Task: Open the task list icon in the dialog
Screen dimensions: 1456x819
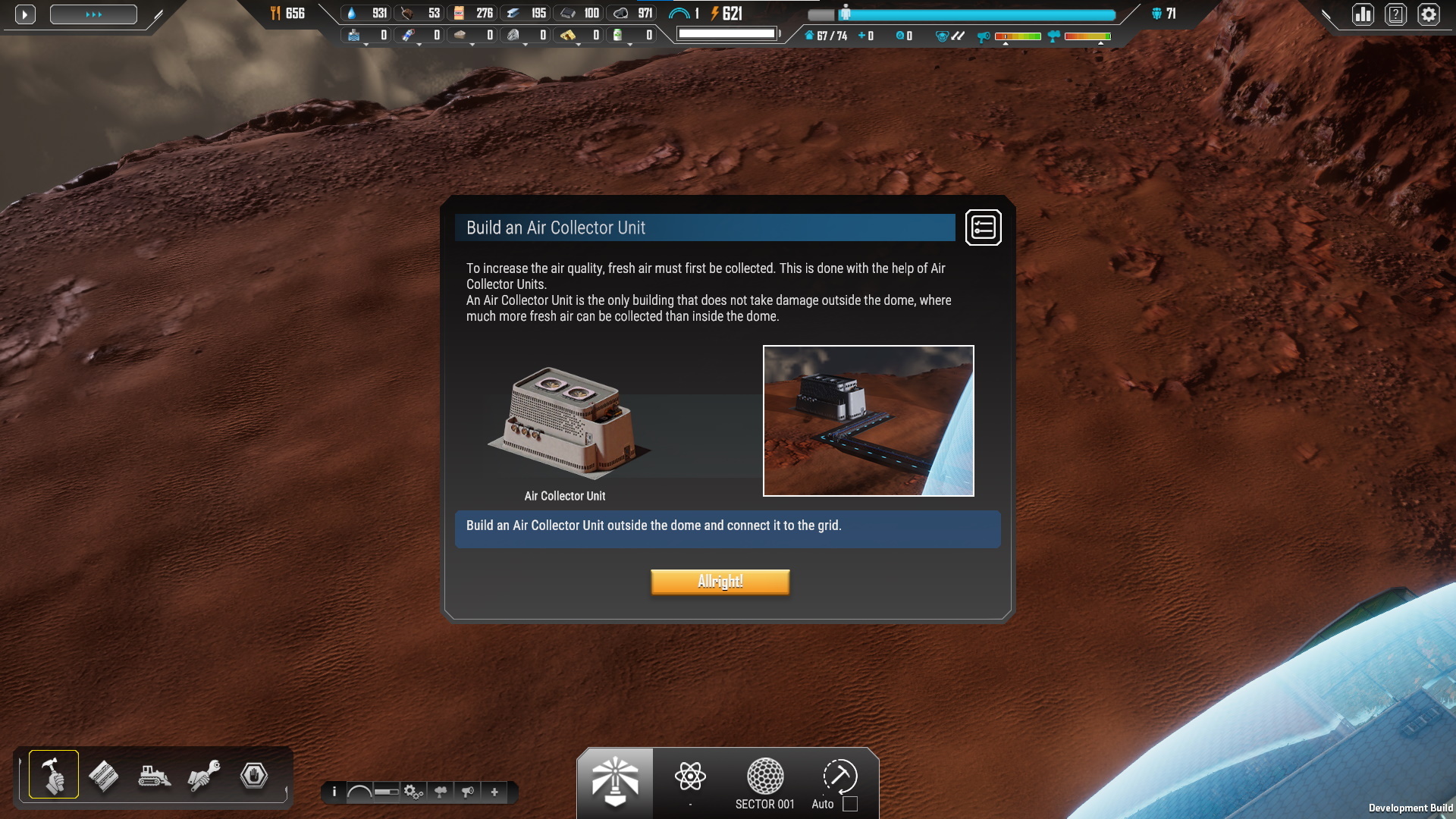Action: (x=983, y=227)
